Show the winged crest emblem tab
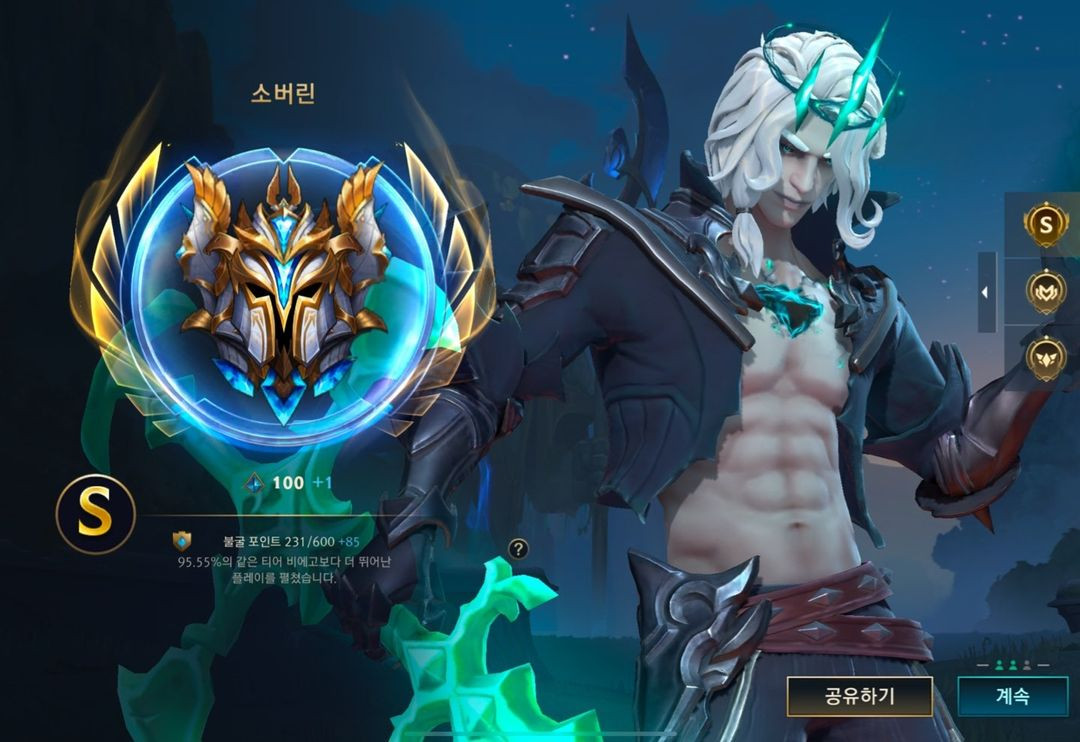 click(1046, 357)
